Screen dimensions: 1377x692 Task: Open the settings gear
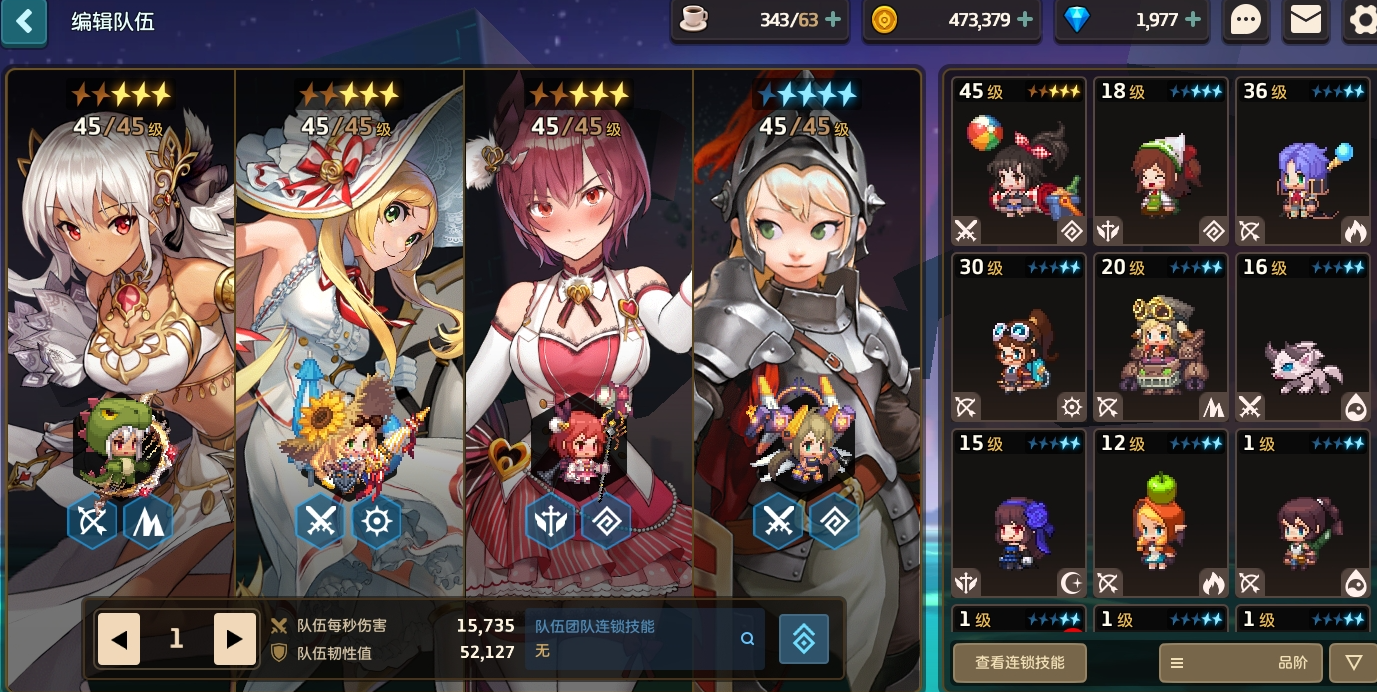(1362, 21)
